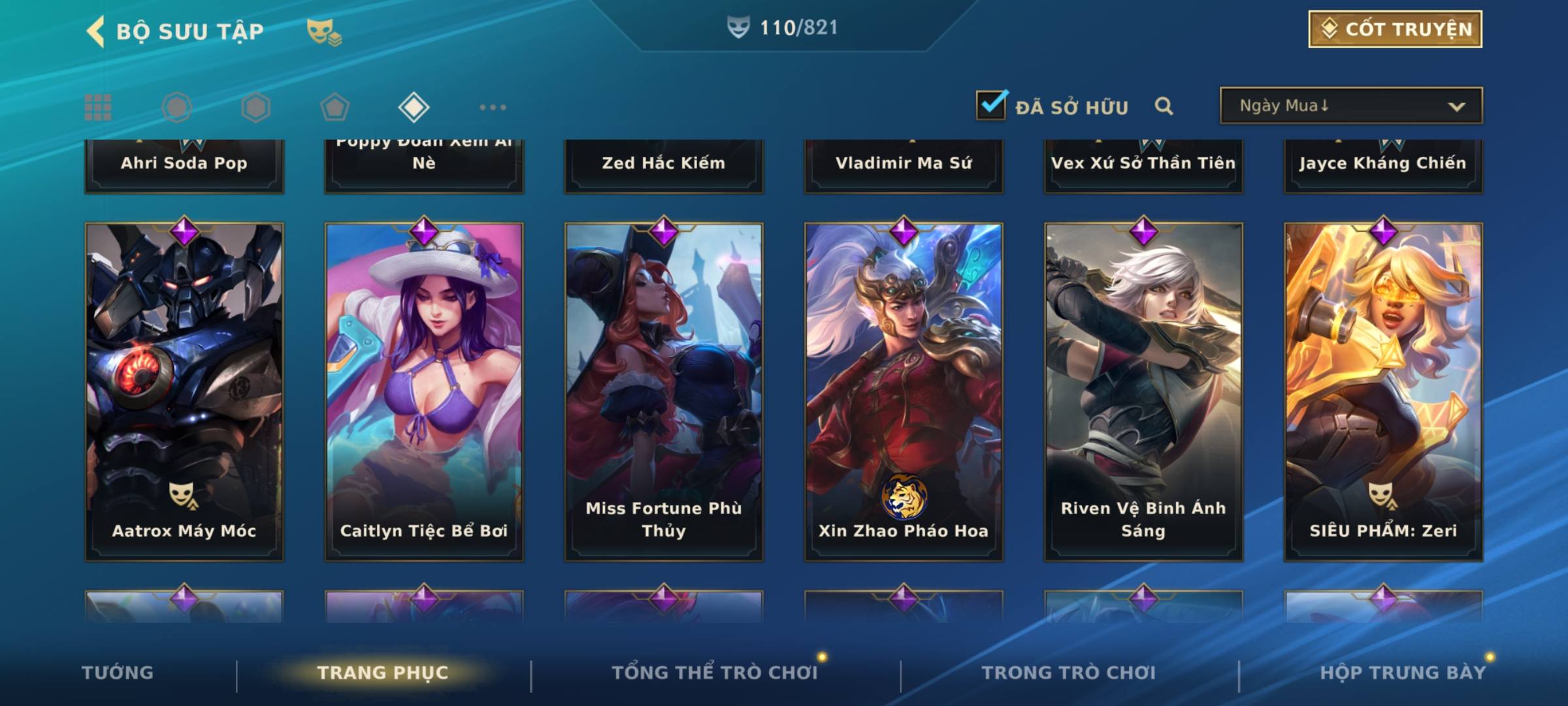Open the mask and coins icon
The height and width of the screenshot is (706, 1568).
click(324, 31)
